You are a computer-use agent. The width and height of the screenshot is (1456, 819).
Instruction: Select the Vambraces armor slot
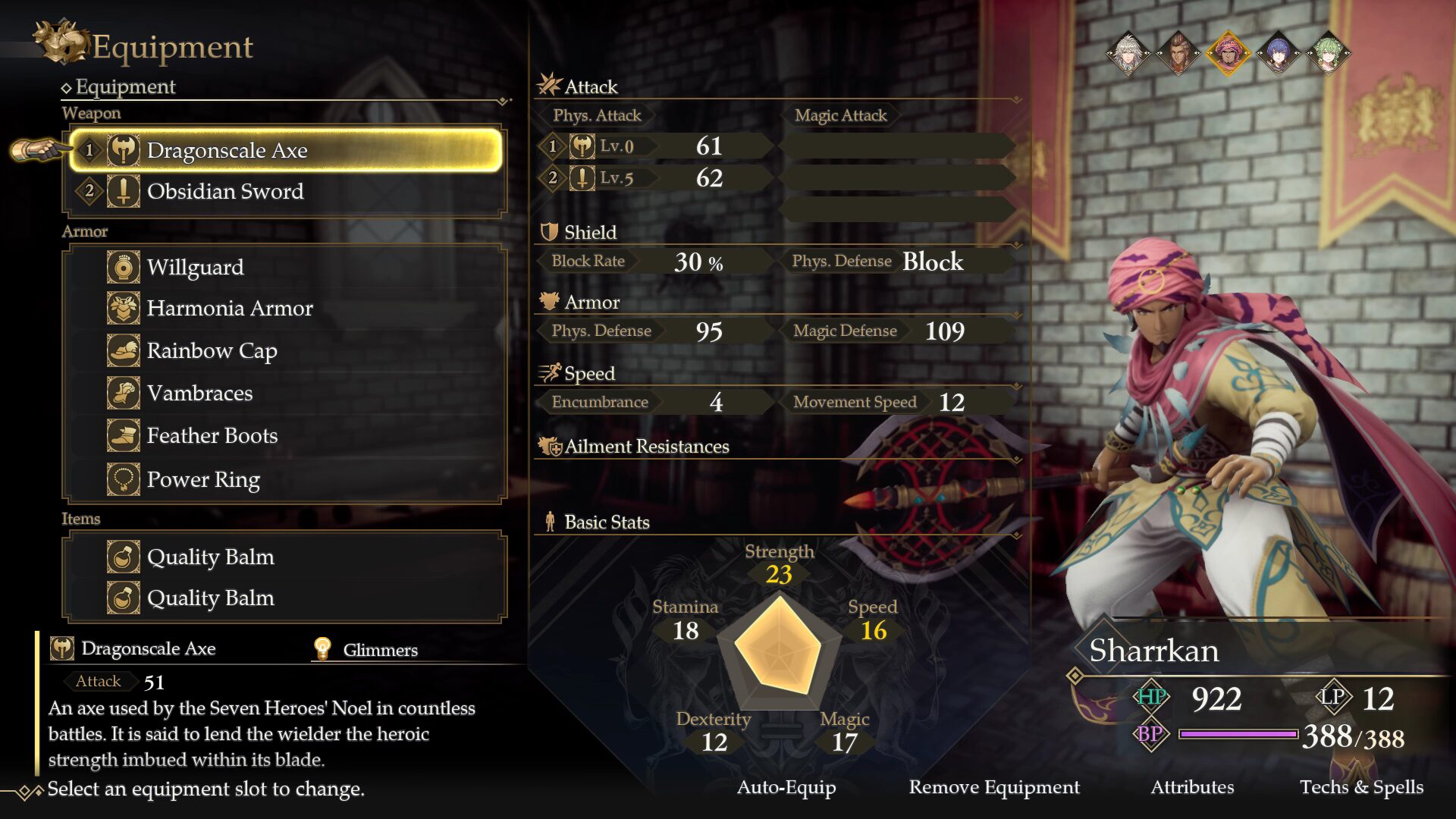[x=285, y=393]
